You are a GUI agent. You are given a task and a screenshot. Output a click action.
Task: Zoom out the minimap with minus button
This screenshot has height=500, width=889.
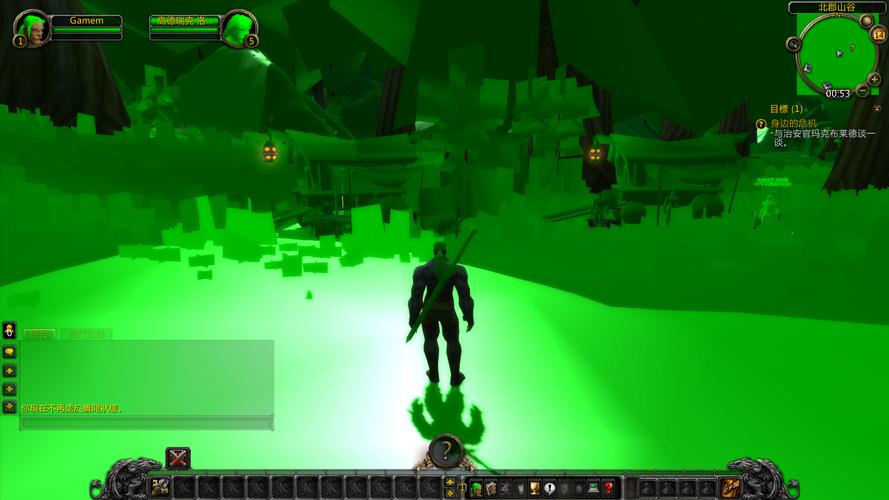tap(862, 91)
